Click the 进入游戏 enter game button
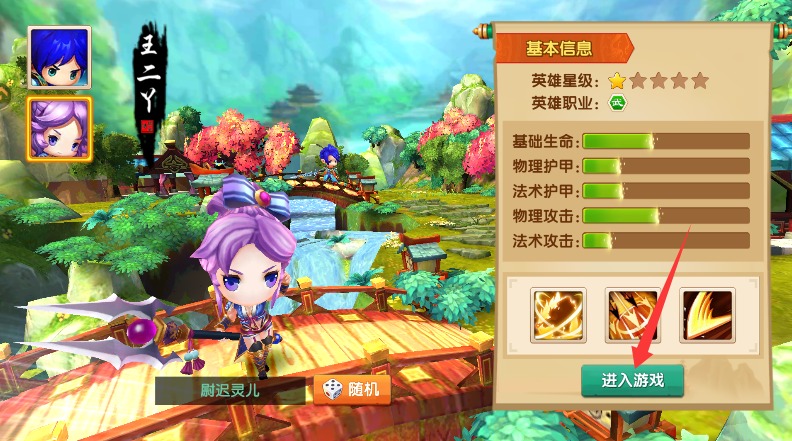Screen dimensions: 792x441 click(632, 380)
